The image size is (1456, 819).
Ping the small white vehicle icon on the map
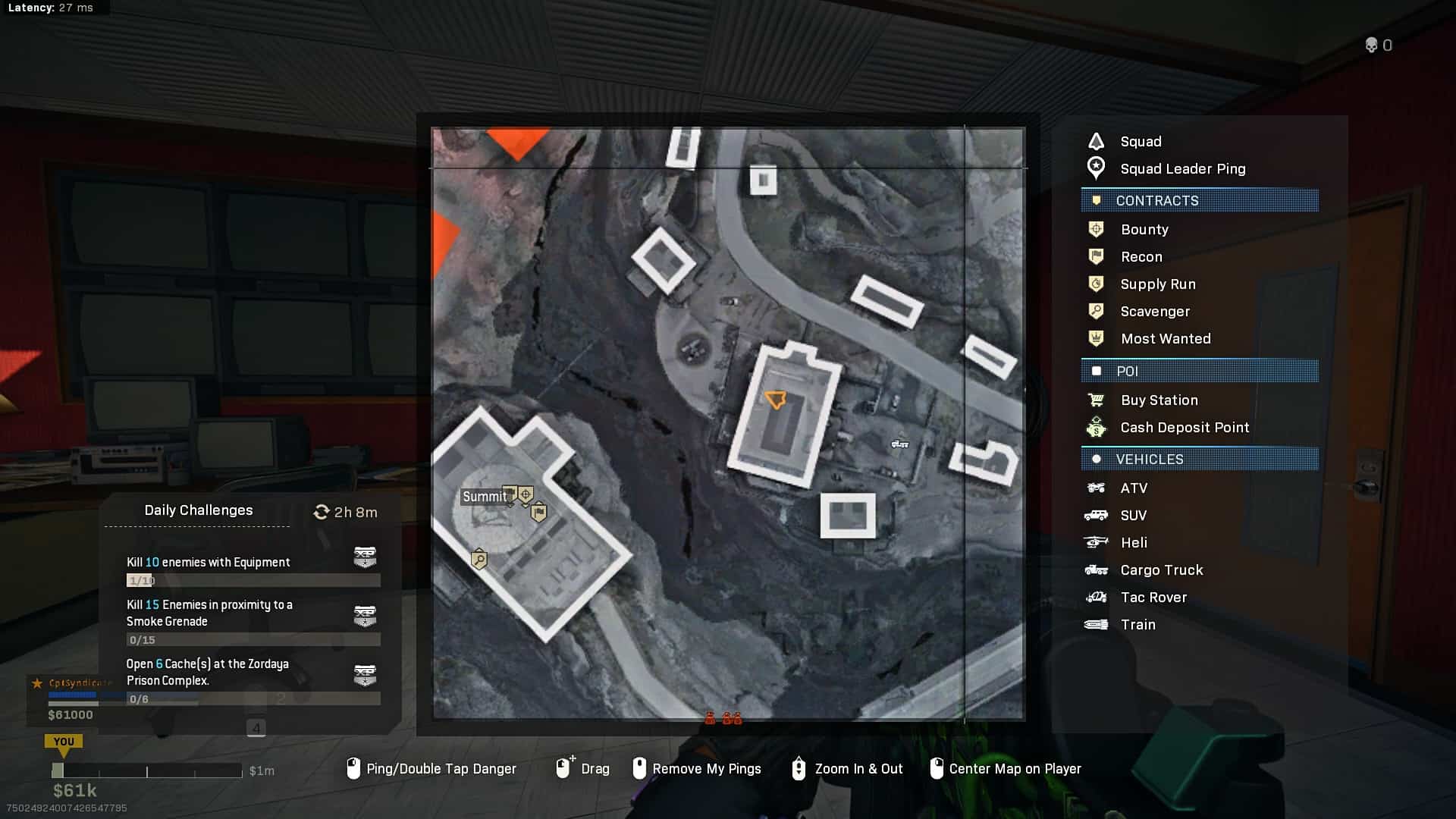click(x=899, y=444)
